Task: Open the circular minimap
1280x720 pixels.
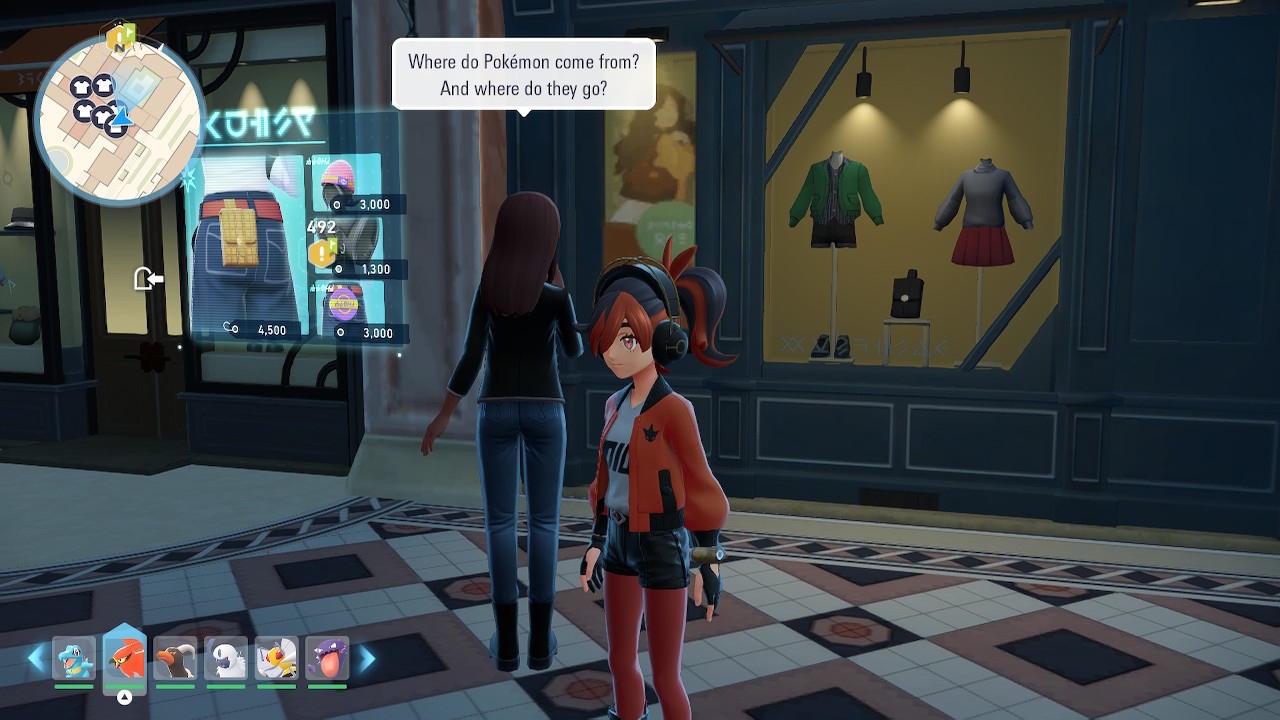Action: (118, 118)
